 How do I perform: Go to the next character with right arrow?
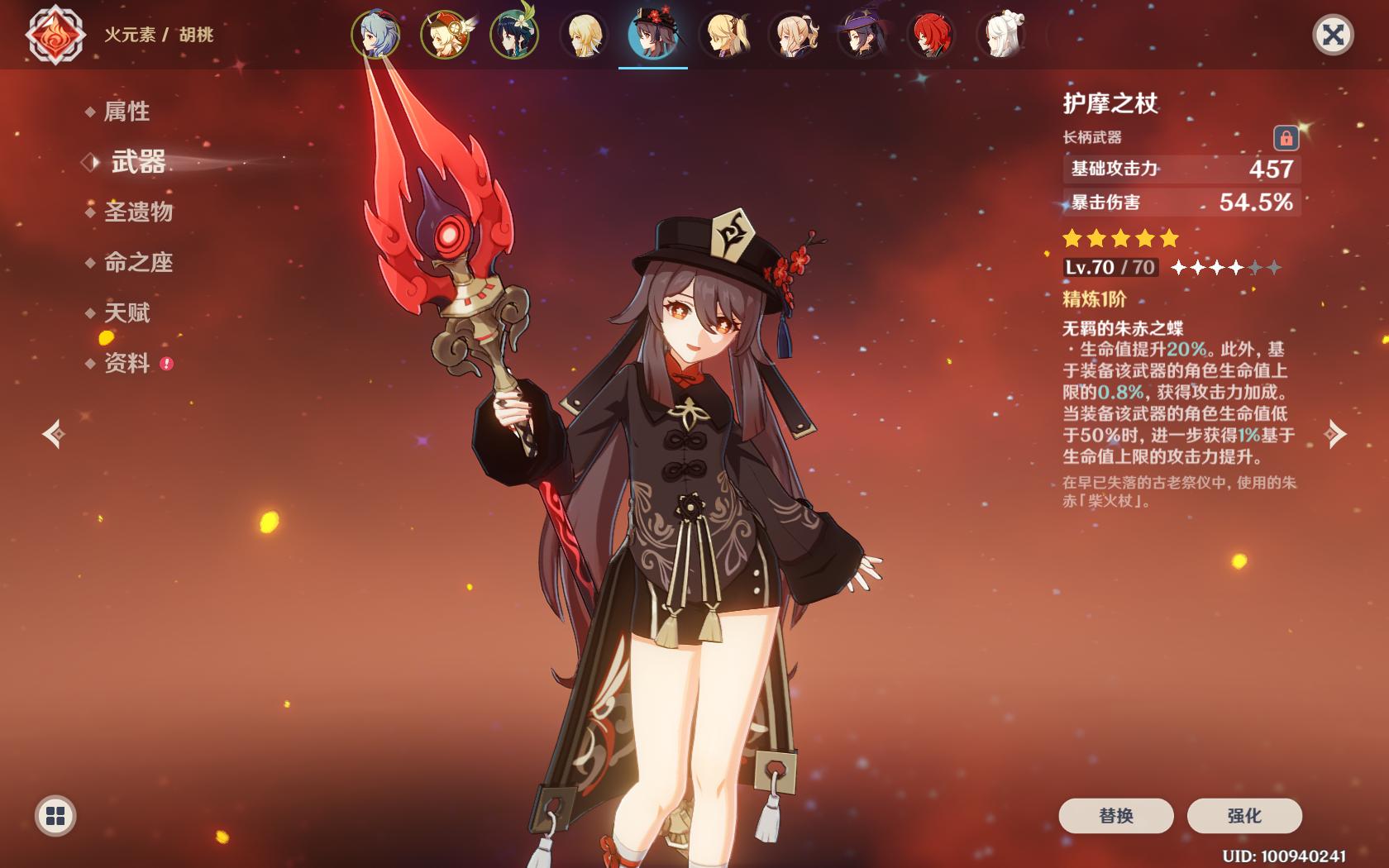click(x=1335, y=434)
